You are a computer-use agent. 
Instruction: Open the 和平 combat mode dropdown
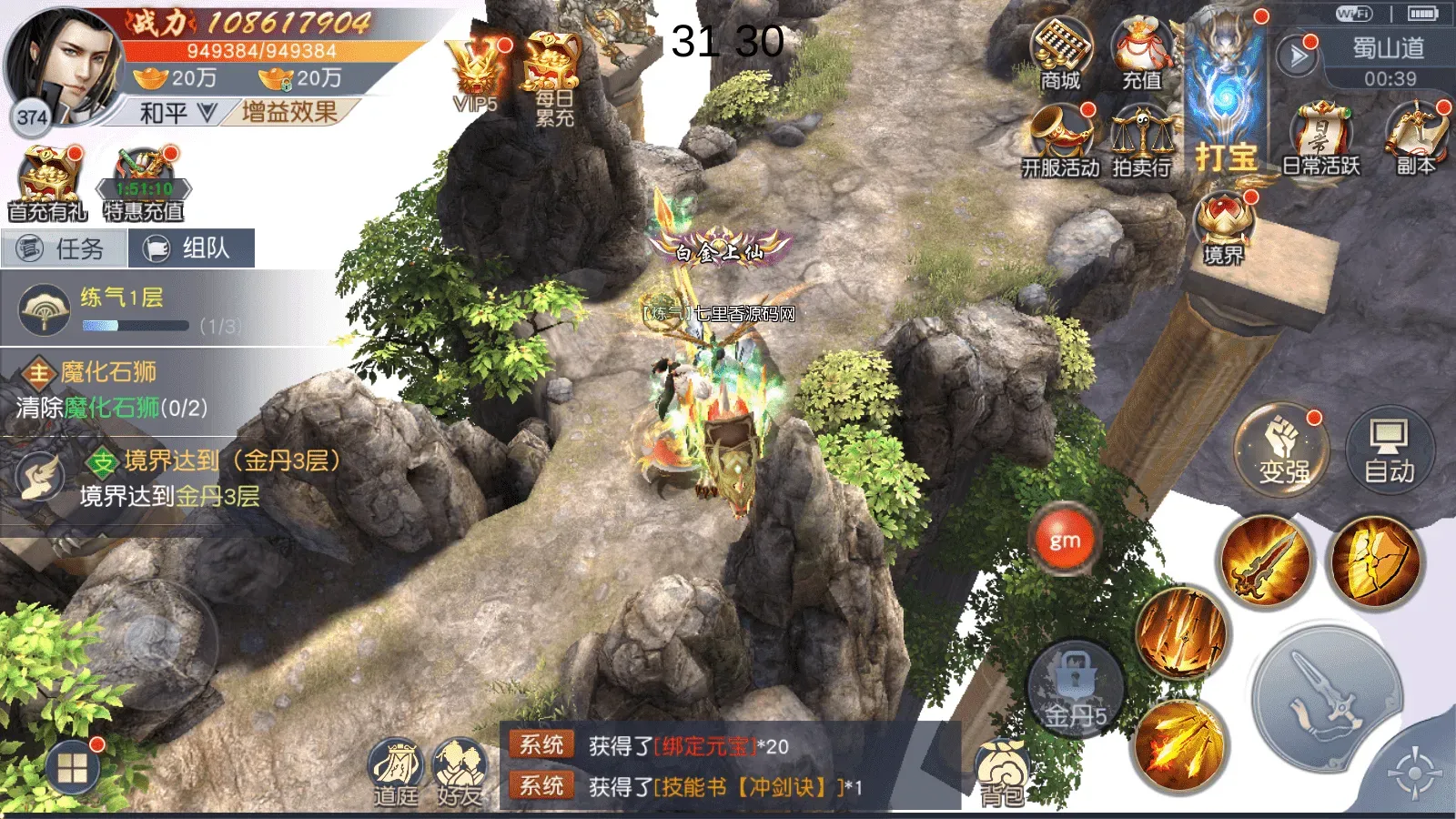(177, 113)
